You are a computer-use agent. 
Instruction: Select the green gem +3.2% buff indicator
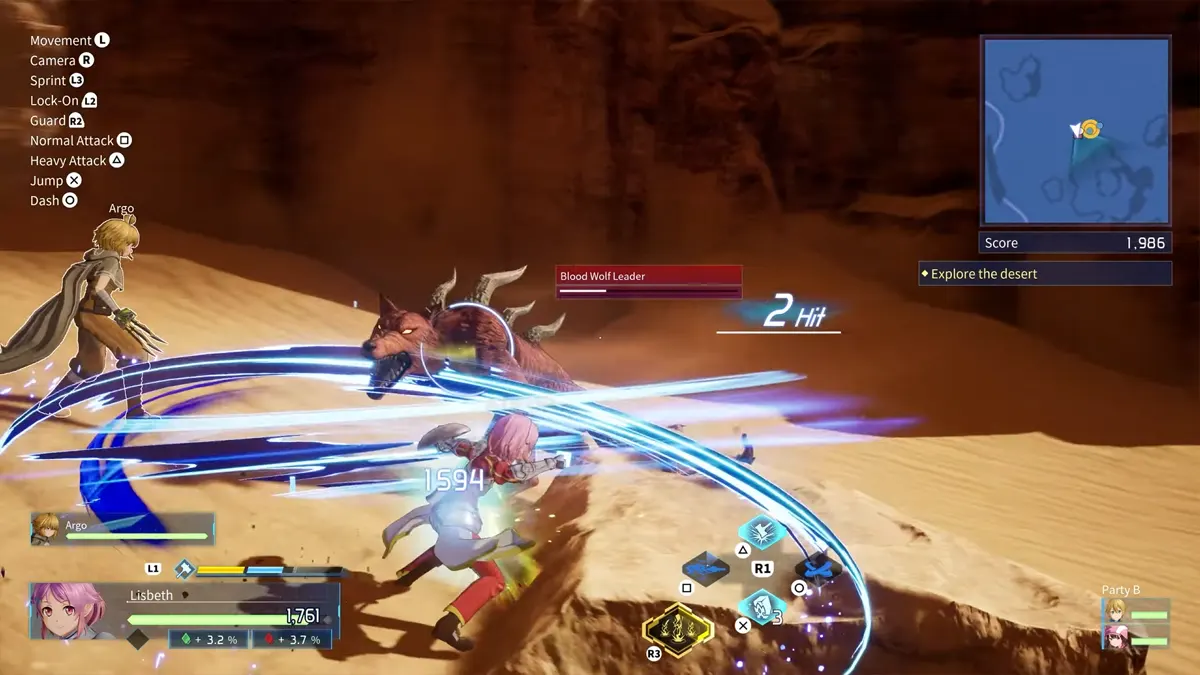tap(208, 640)
